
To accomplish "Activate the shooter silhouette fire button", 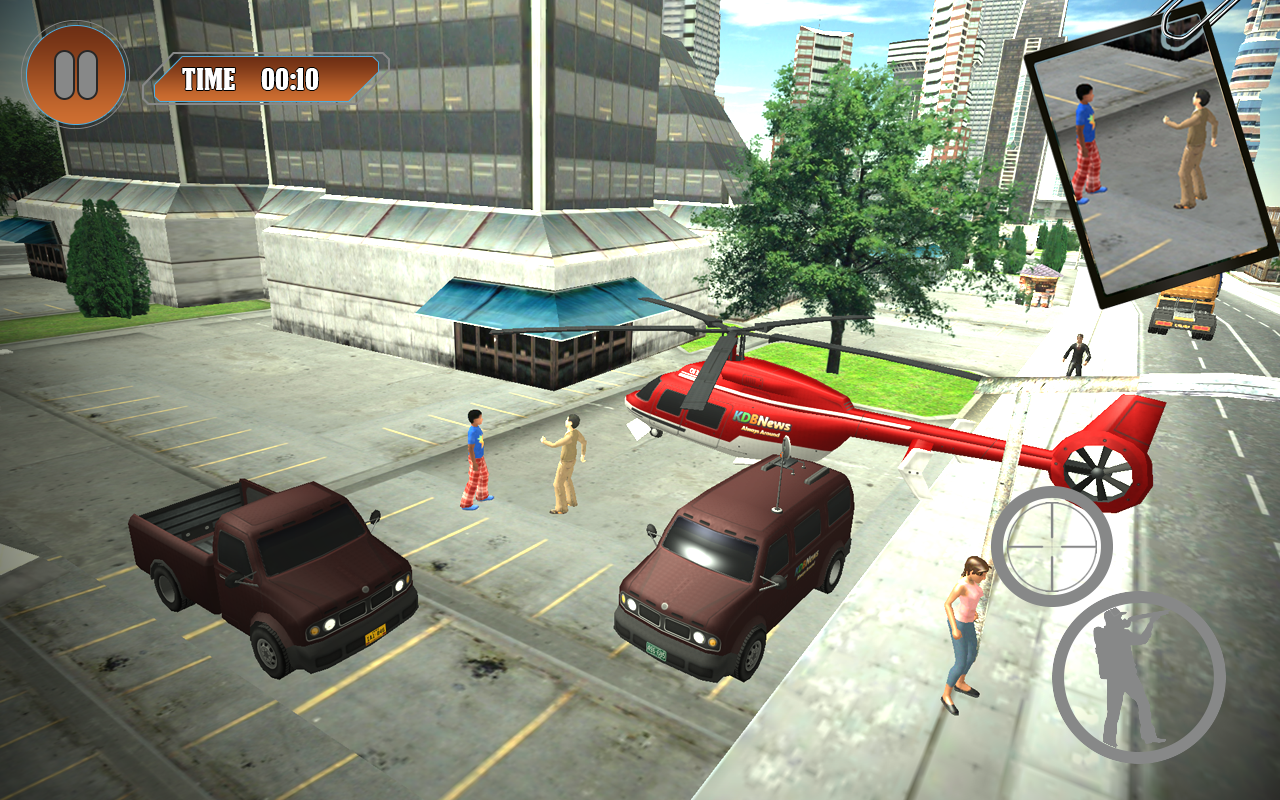I will [x=1138, y=677].
